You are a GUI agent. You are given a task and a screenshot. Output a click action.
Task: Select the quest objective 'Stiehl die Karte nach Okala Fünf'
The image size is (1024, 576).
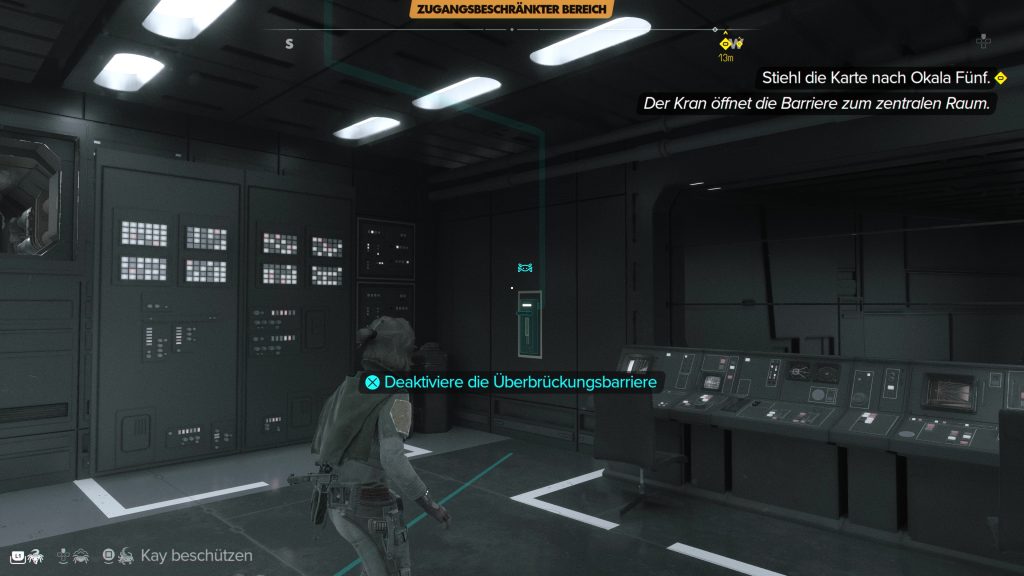[875, 77]
